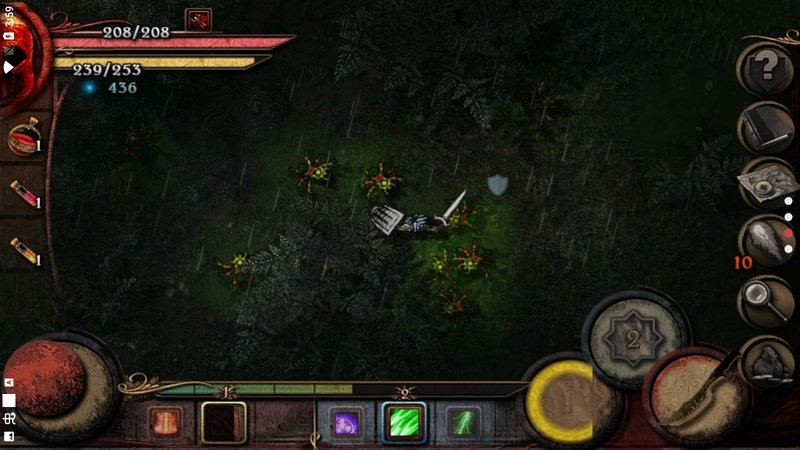Tap the star-shaped skill button 2
Image resolution: width=800 pixels, height=450 pixels.
(632, 338)
